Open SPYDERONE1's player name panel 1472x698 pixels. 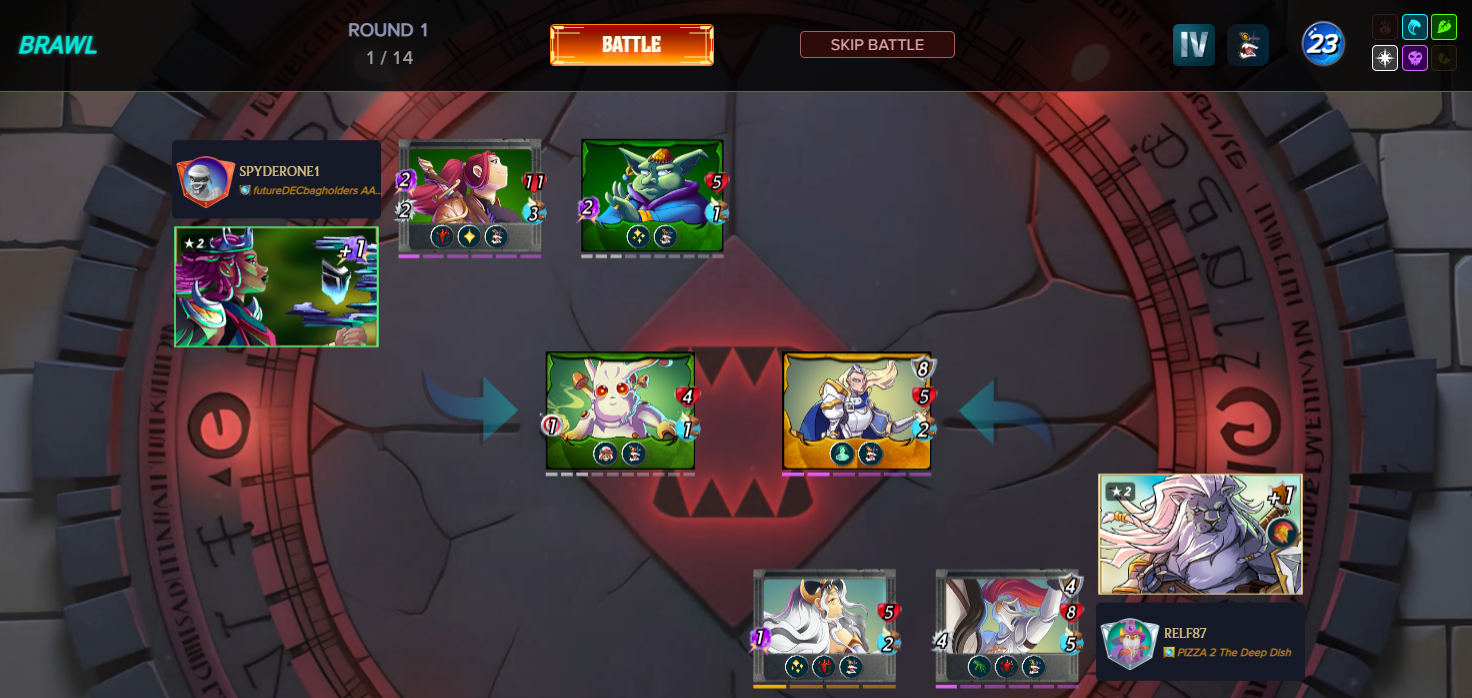coord(276,179)
